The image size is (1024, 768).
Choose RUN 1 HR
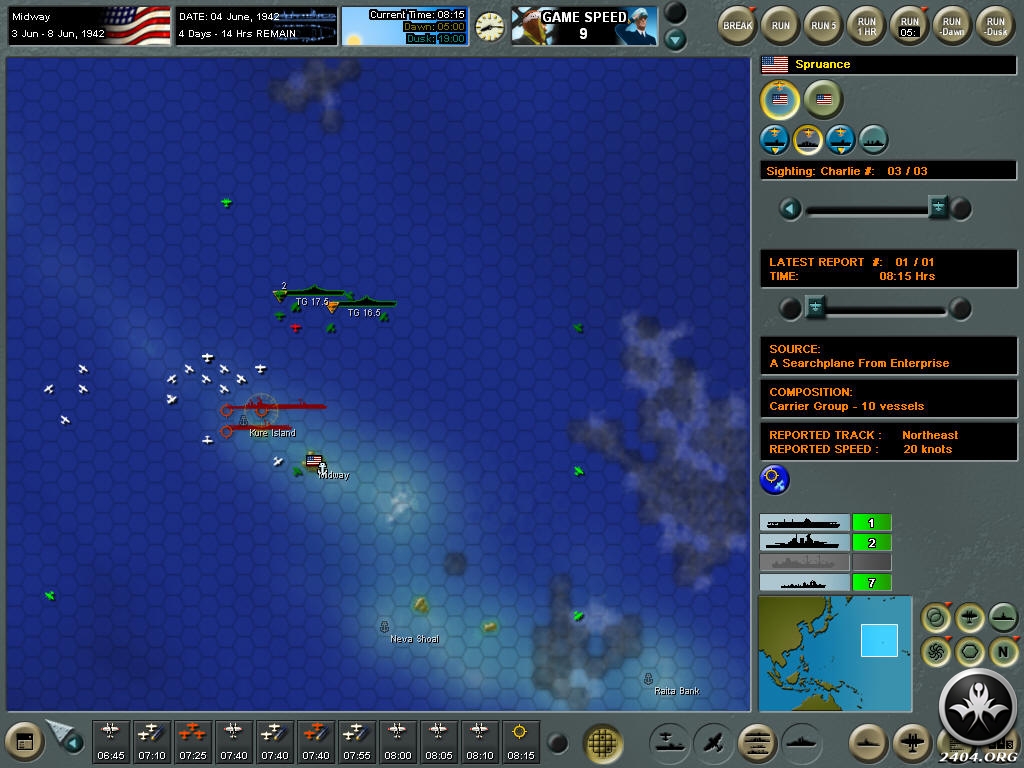pos(867,25)
